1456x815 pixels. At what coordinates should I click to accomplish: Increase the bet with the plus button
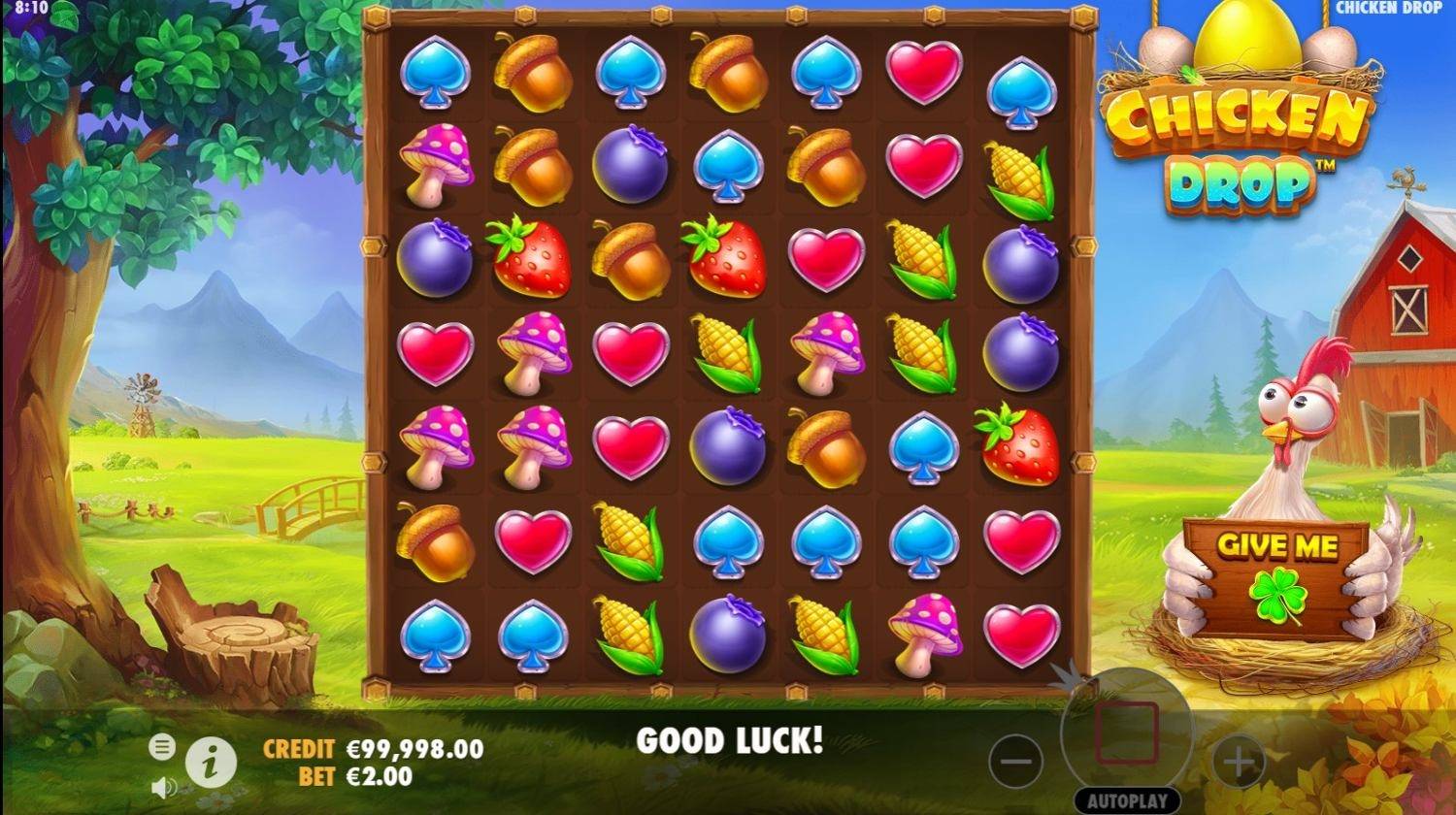coord(1239,762)
